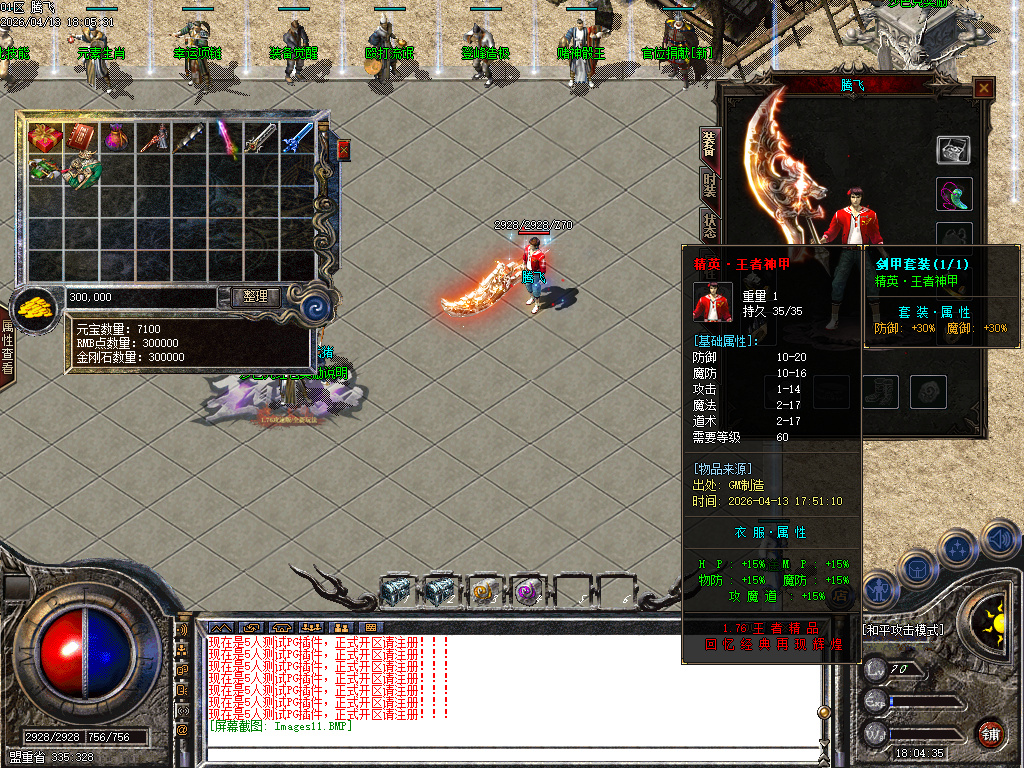Switch to the 时装 costume tab

click(x=709, y=184)
